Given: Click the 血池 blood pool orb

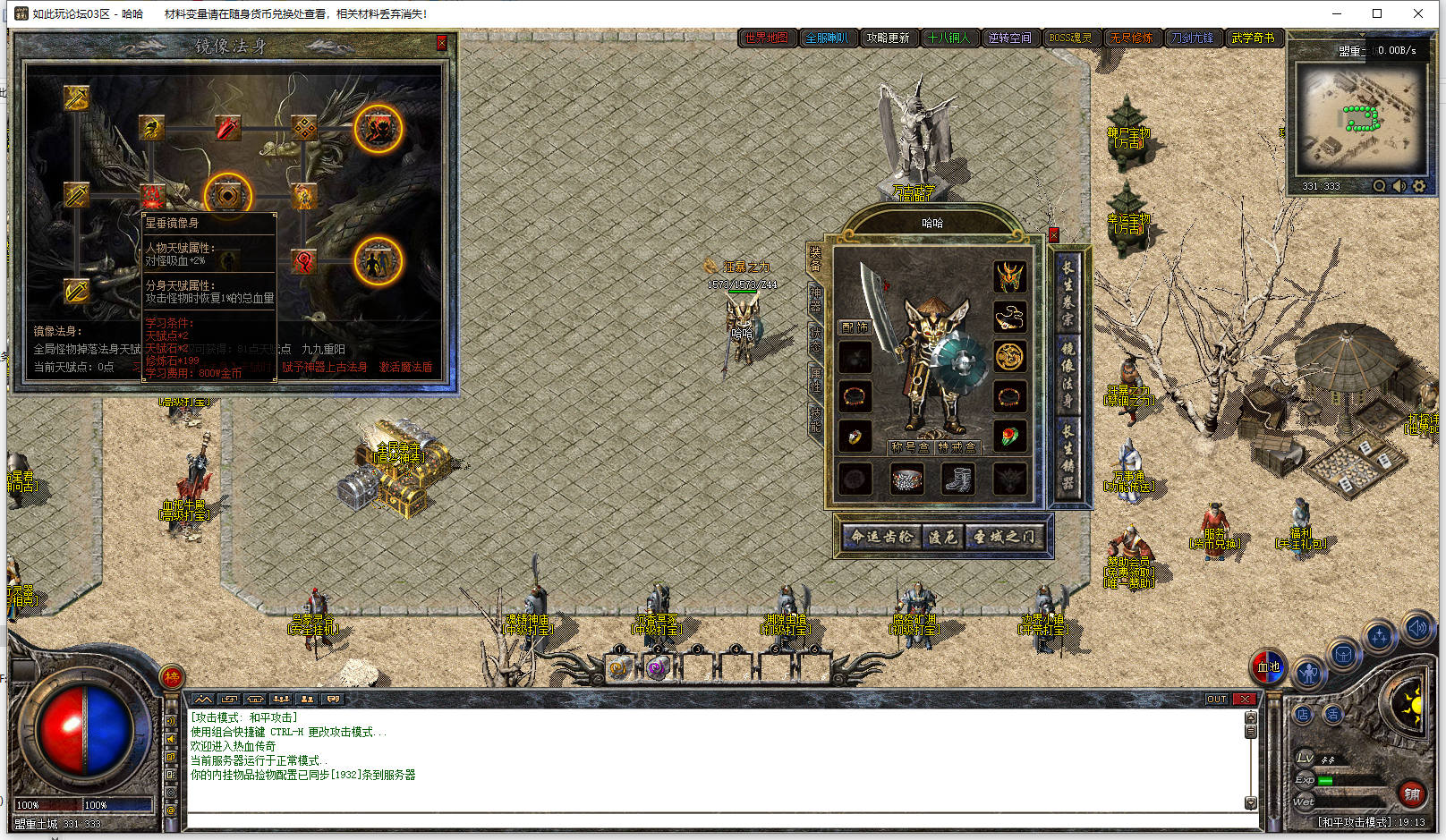Looking at the screenshot, I should pyautogui.click(x=1268, y=666).
